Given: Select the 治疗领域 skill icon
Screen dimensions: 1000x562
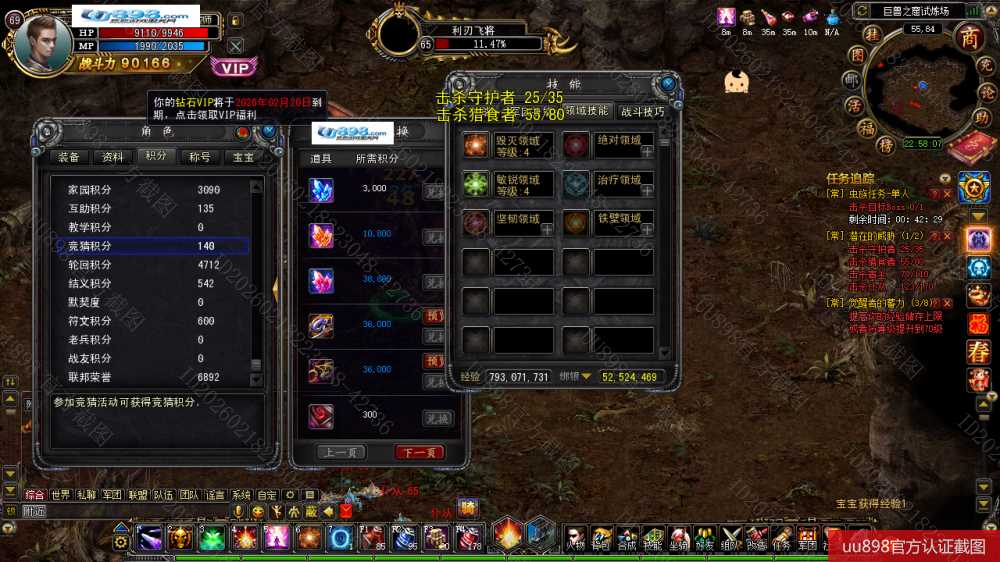Looking at the screenshot, I should click(575, 184).
